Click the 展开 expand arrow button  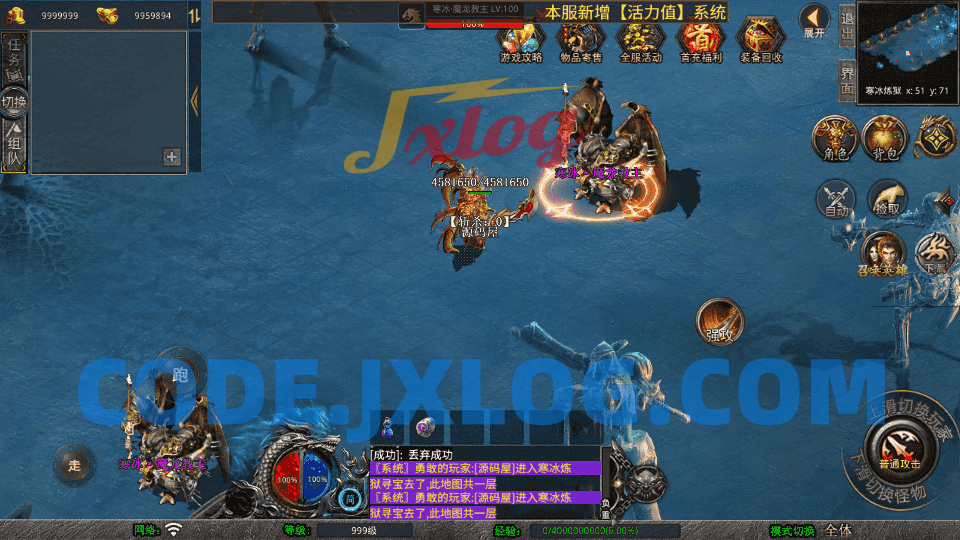pyautogui.click(x=815, y=19)
